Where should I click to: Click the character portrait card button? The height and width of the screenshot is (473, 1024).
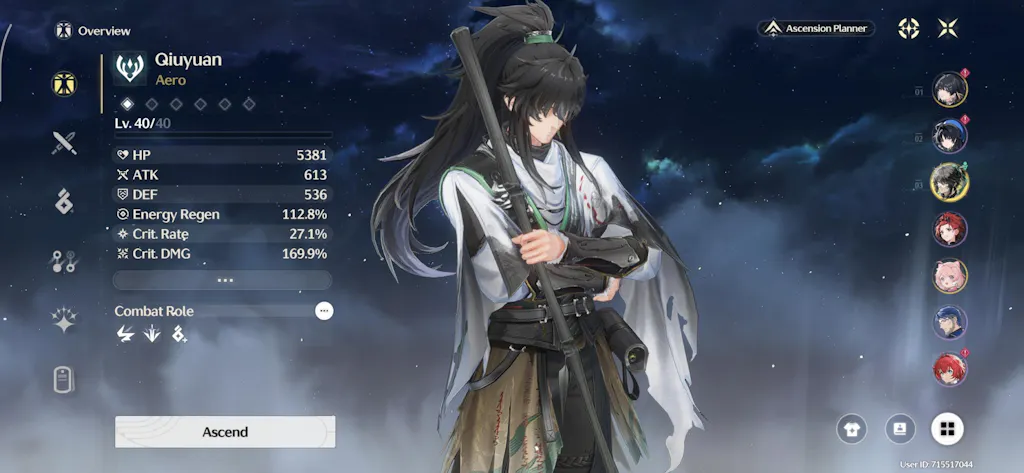click(900, 429)
